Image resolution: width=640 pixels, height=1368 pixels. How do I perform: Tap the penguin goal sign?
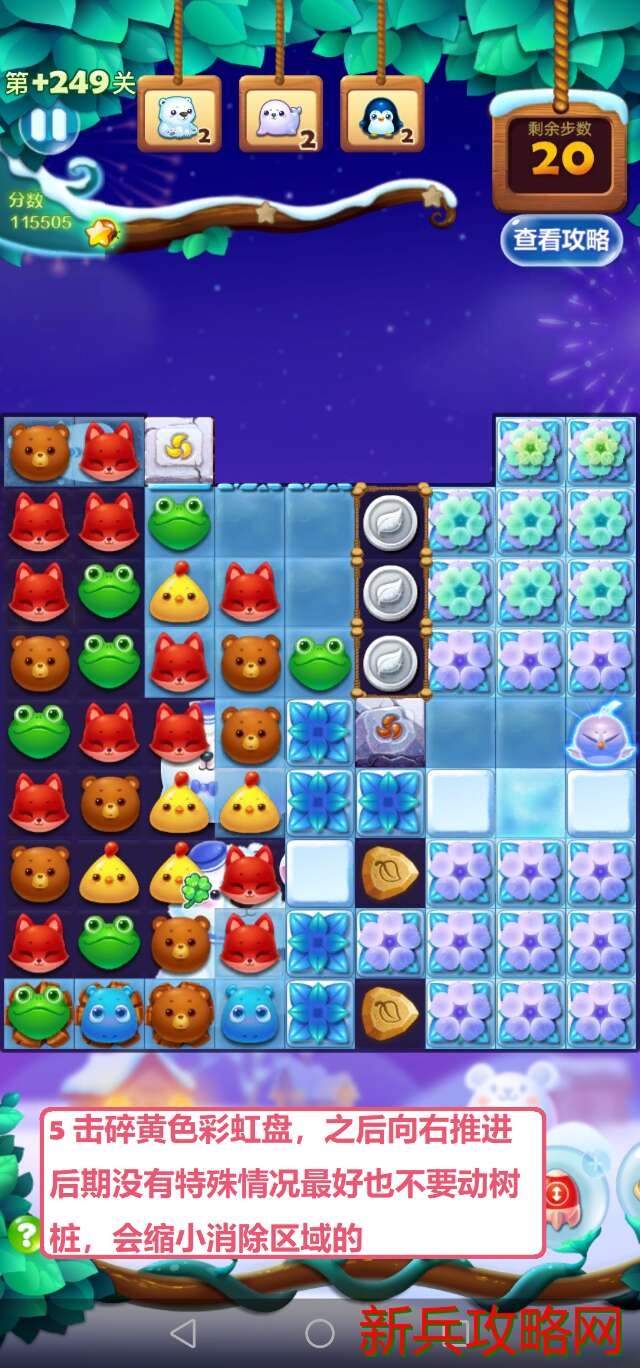click(x=381, y=115)
